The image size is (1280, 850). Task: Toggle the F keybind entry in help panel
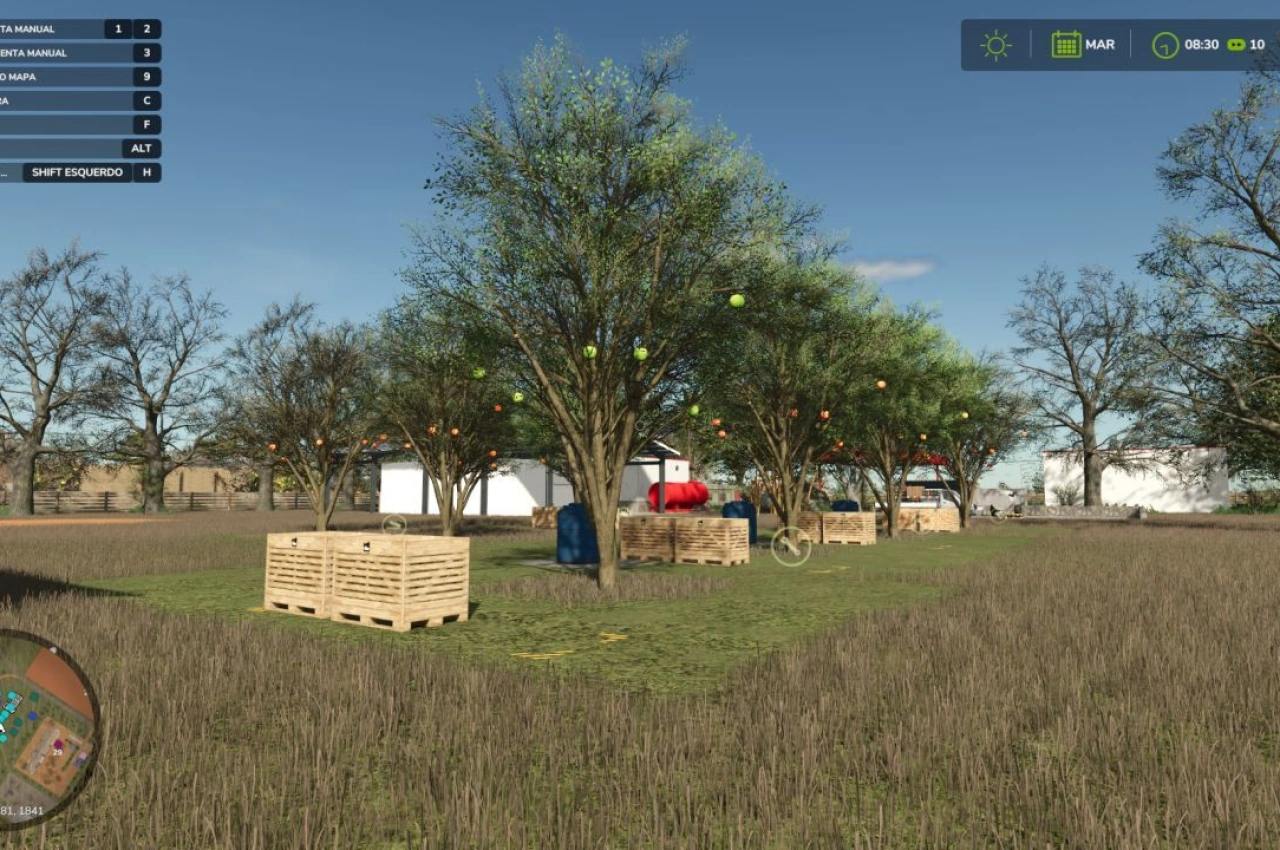click(x=146, y=124)
